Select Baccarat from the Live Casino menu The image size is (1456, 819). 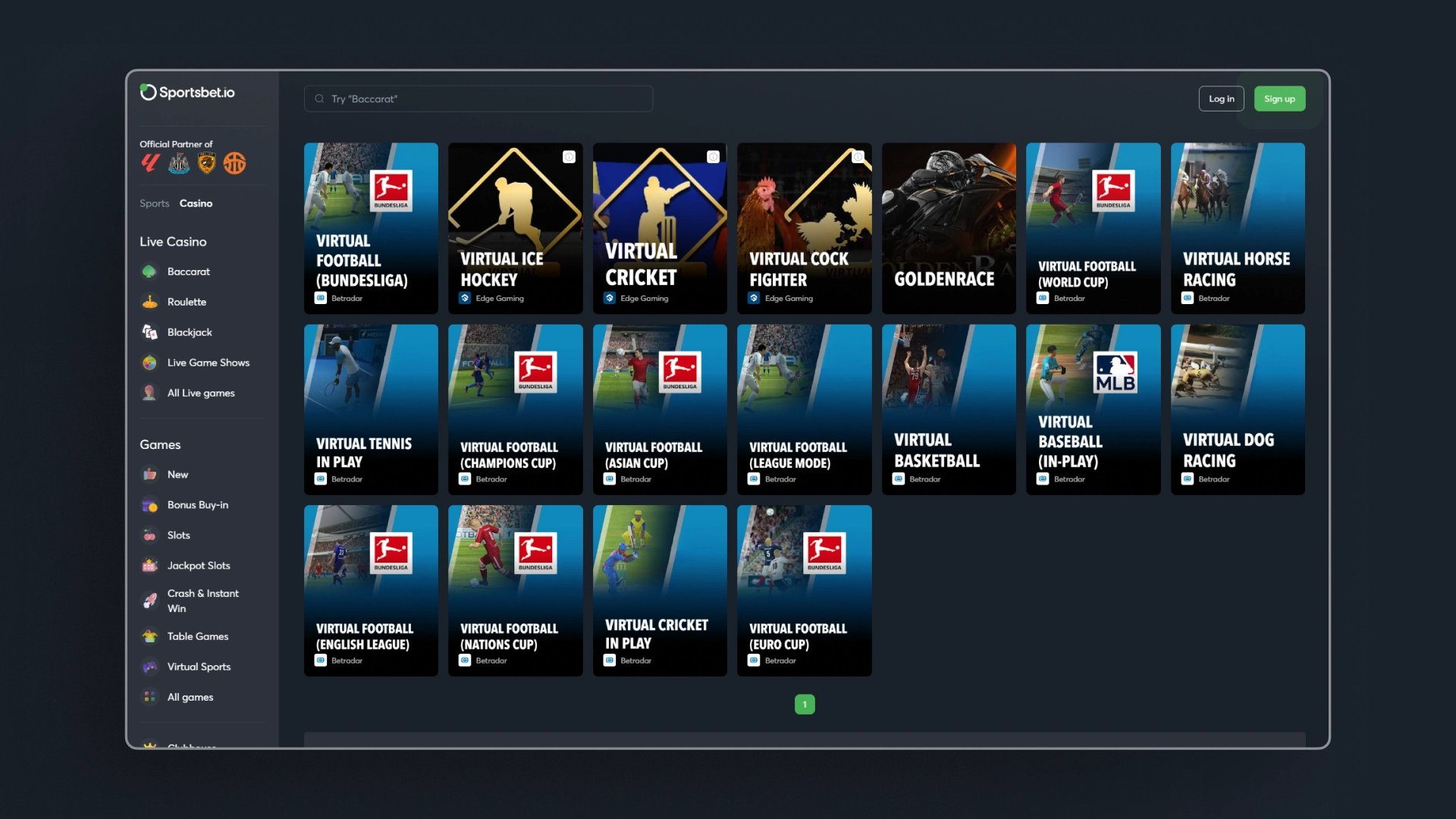(188, 271)
